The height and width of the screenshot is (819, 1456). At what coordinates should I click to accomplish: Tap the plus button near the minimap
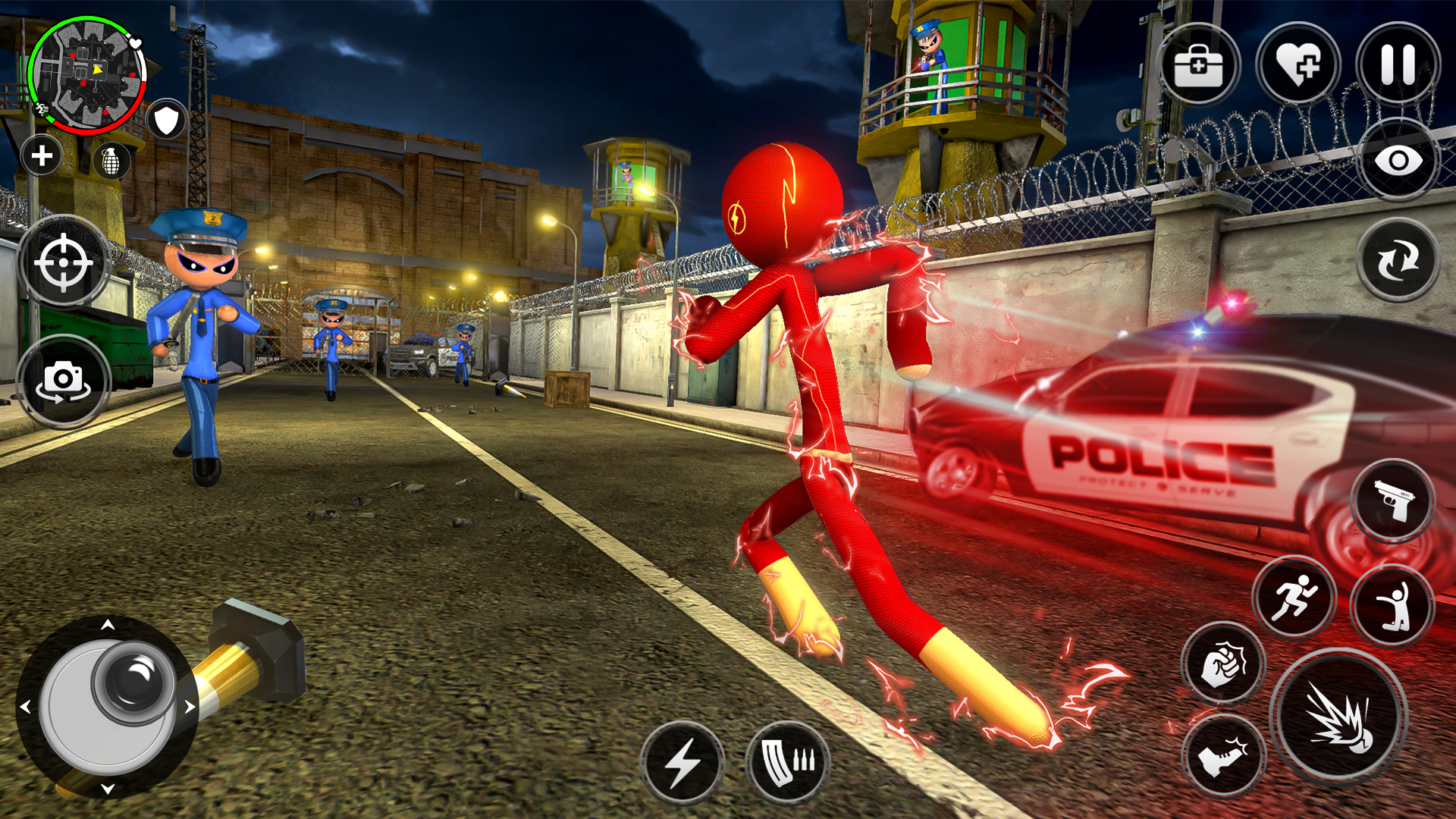[39, 157]
